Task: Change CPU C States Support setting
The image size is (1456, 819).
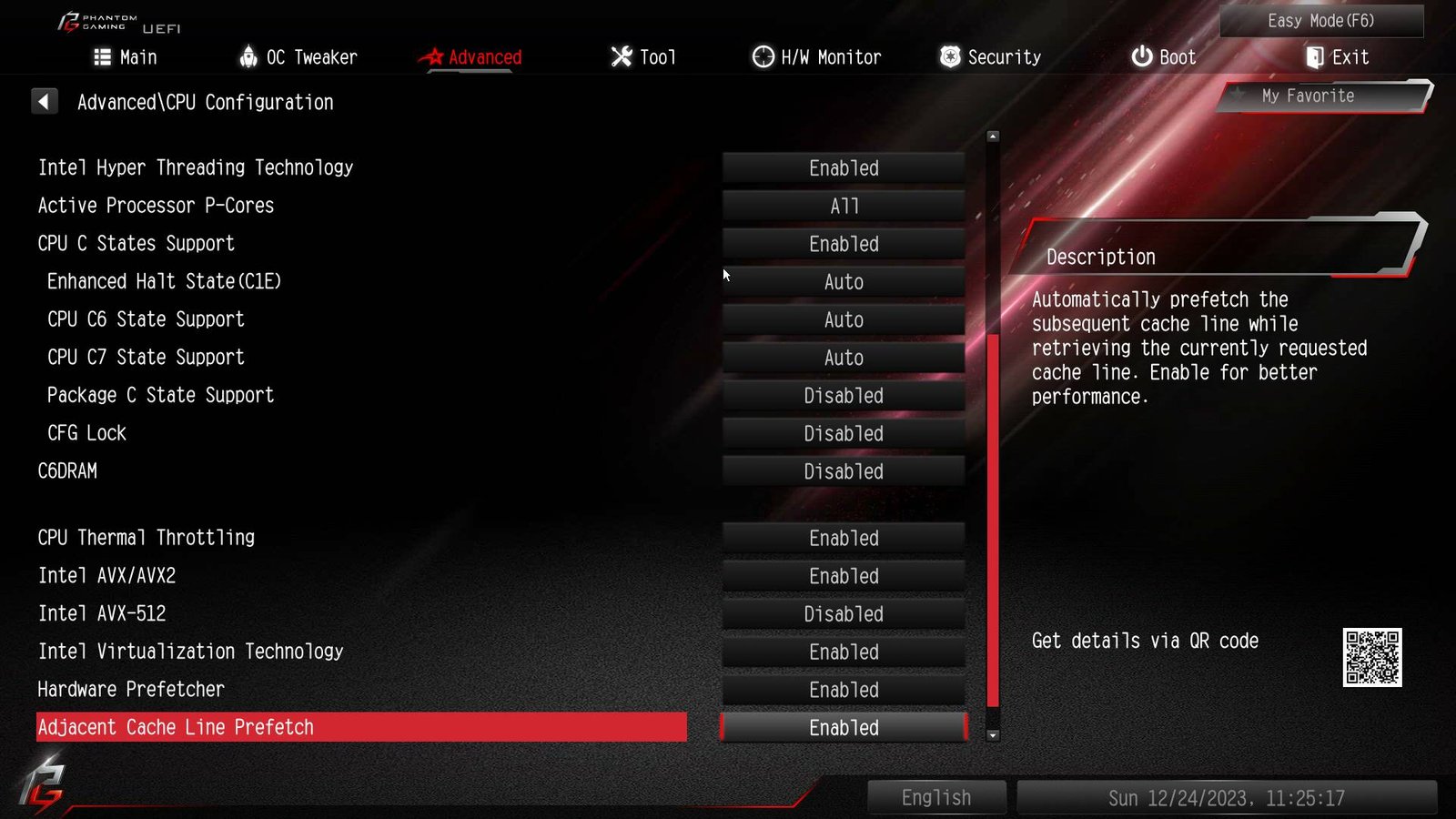Action: click(844, 244)
